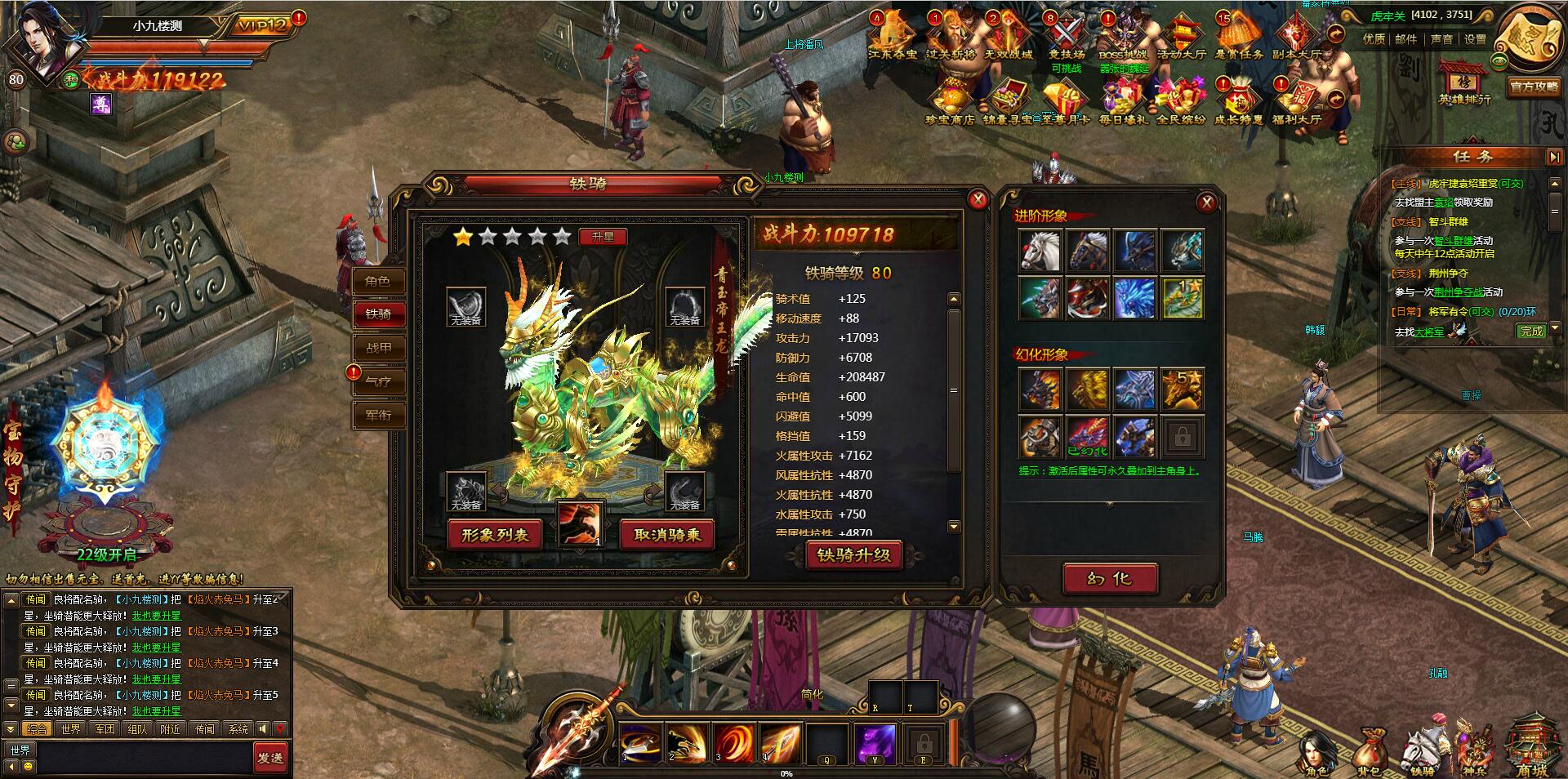This screenshot has width=1568, height=779.
Task: Switch to the 战甲 armor tab
Action: (x=378, y=348)
